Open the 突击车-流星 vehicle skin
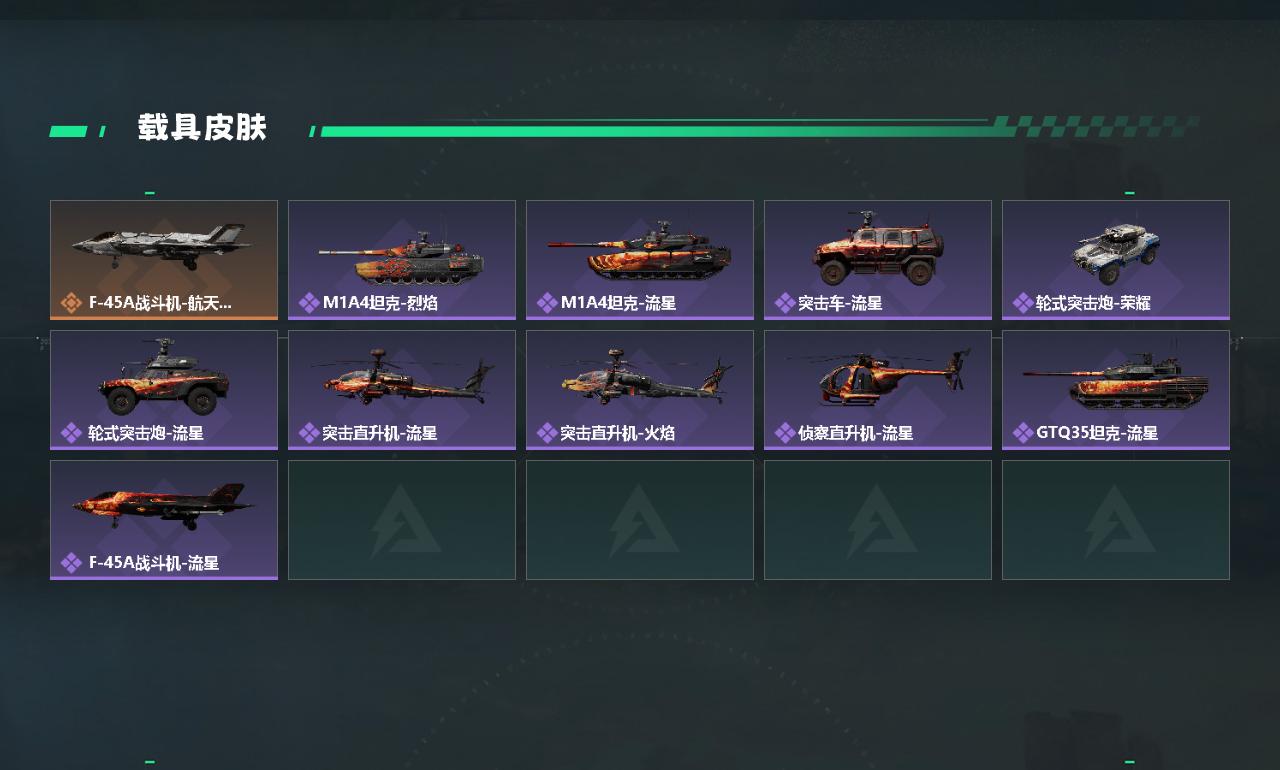Viewport: 1280px width, 770px height. [x=878, y=260]
